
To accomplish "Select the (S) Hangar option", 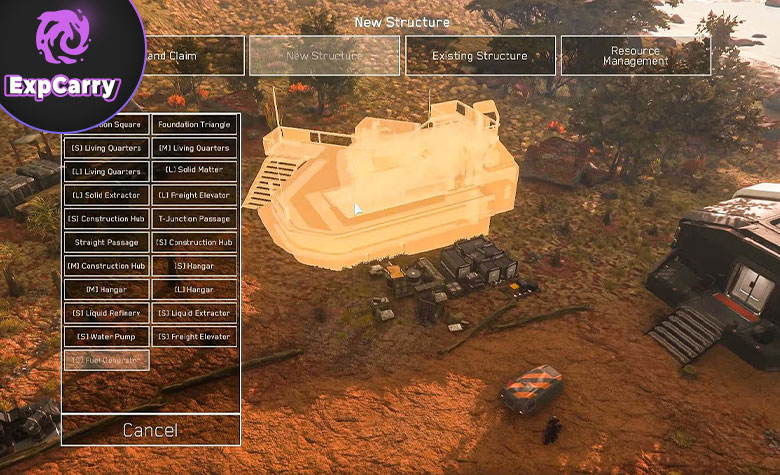I will 194,266.
